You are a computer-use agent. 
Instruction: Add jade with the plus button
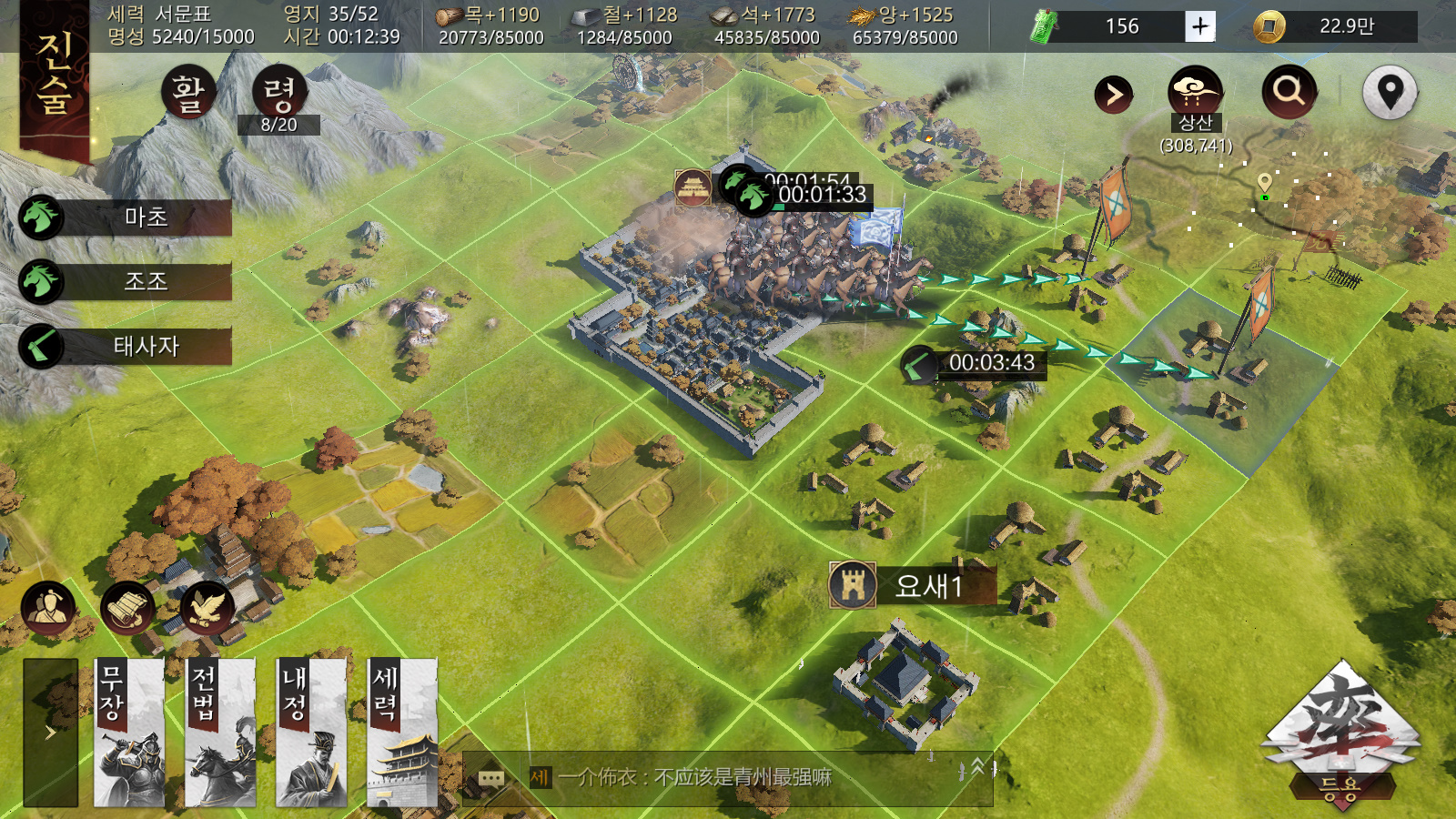[x=1200, y=26]
